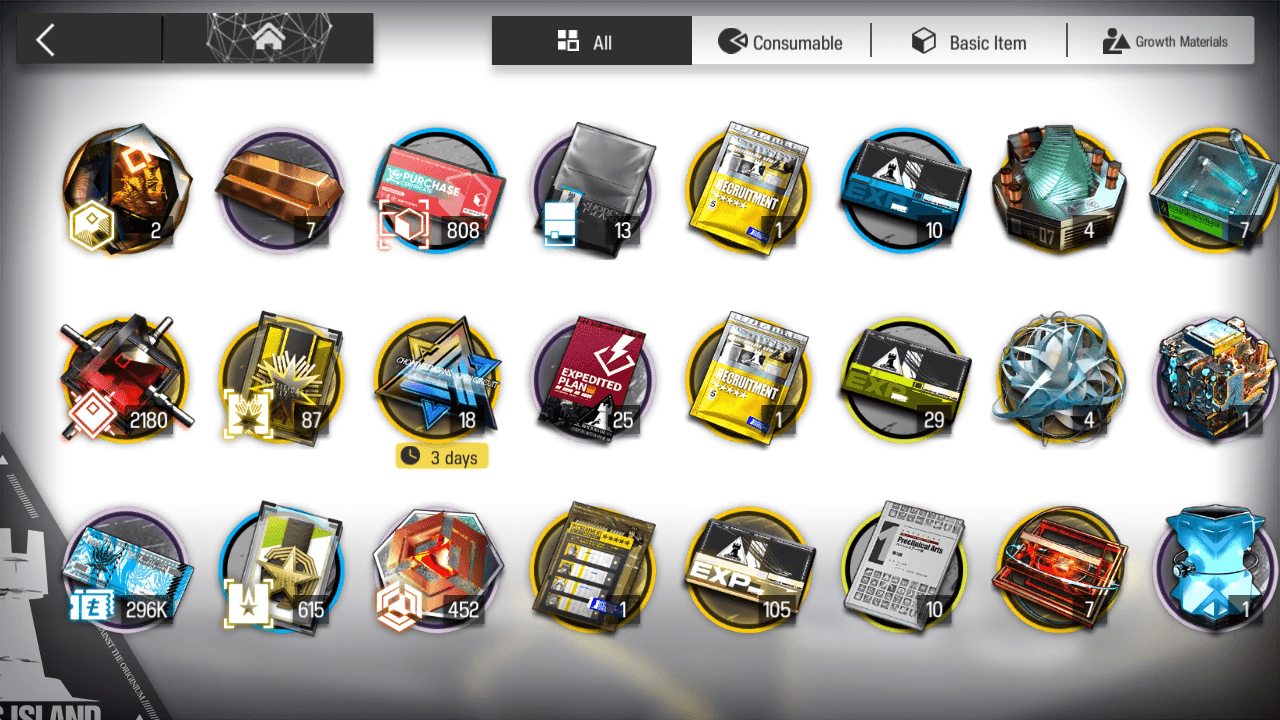This screenshot has height=720, width=1280.
Task: Open the silver pouch item with 13
Action: [x=592, y=190]
